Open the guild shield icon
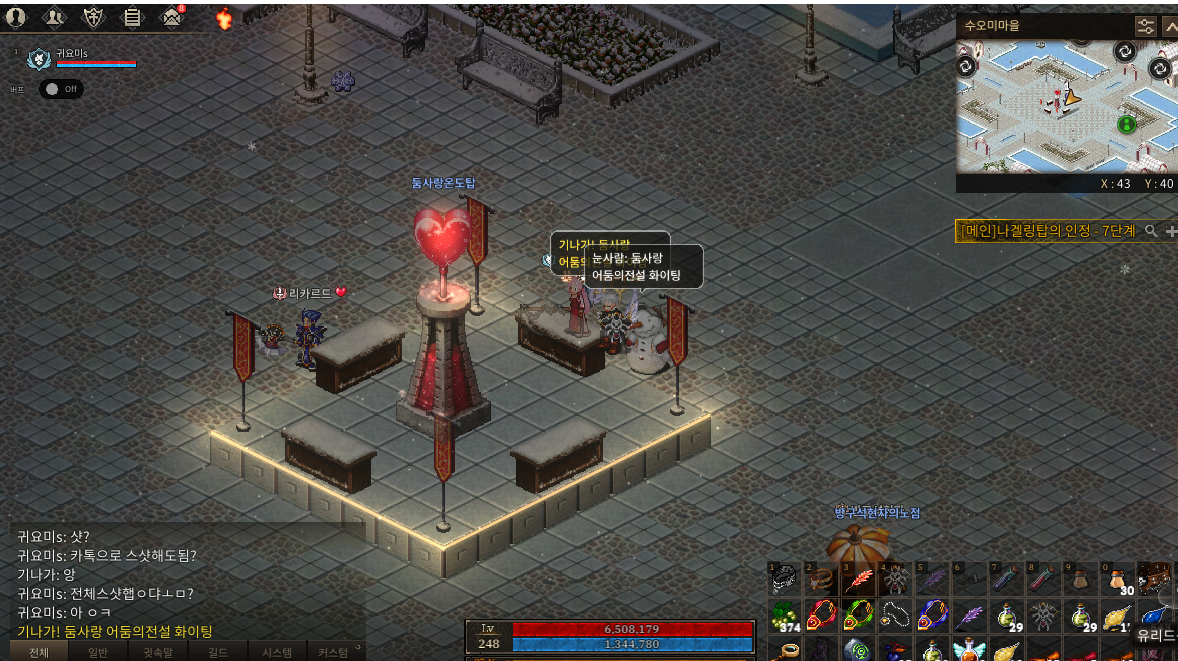The image size is (1178, 661). (93, 17)
